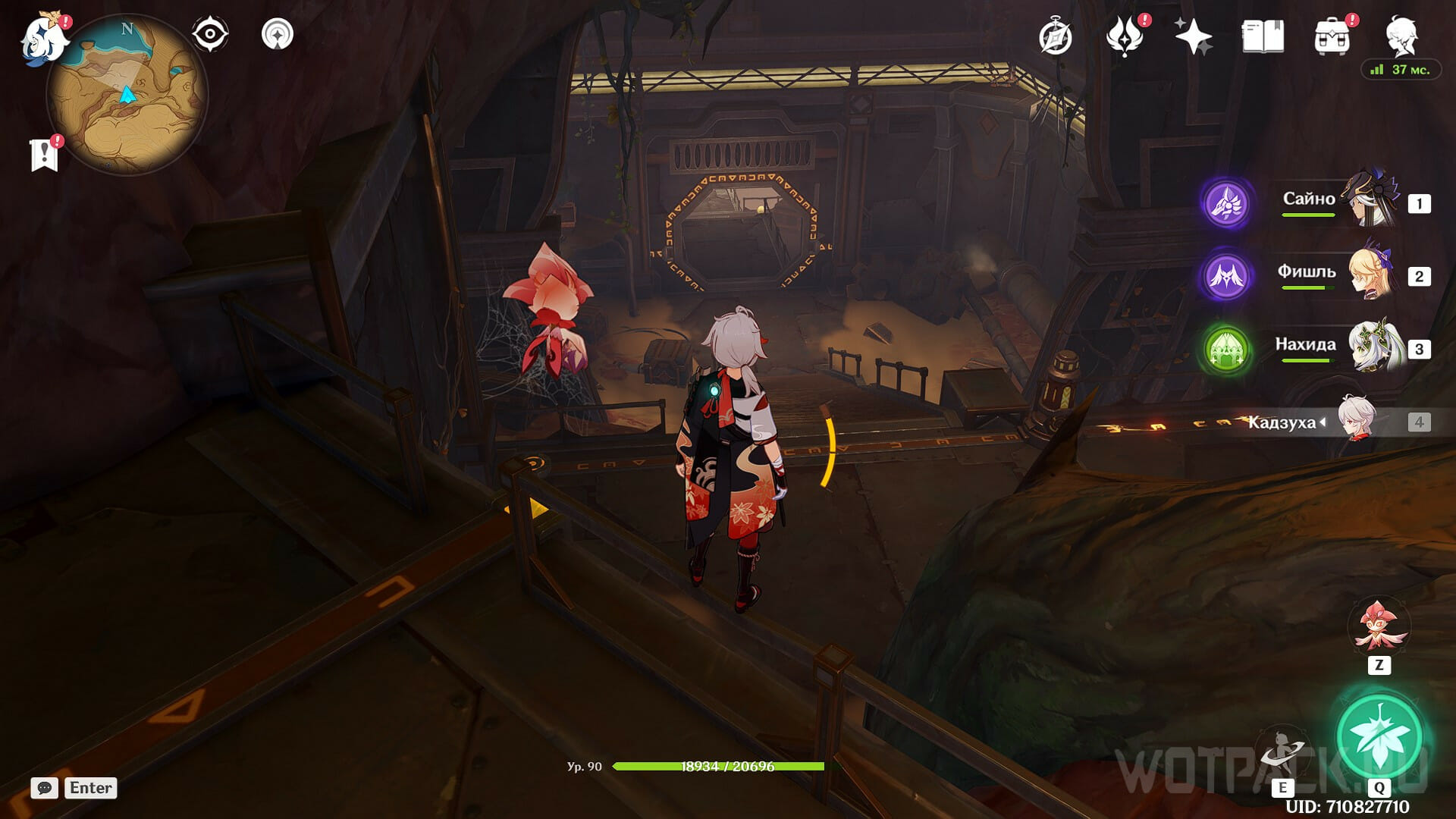The width and height of the screenshot is (1456, 819).
Task: Toggle the Elemental Sight eye icon
Action: click(x=210, y=35)
